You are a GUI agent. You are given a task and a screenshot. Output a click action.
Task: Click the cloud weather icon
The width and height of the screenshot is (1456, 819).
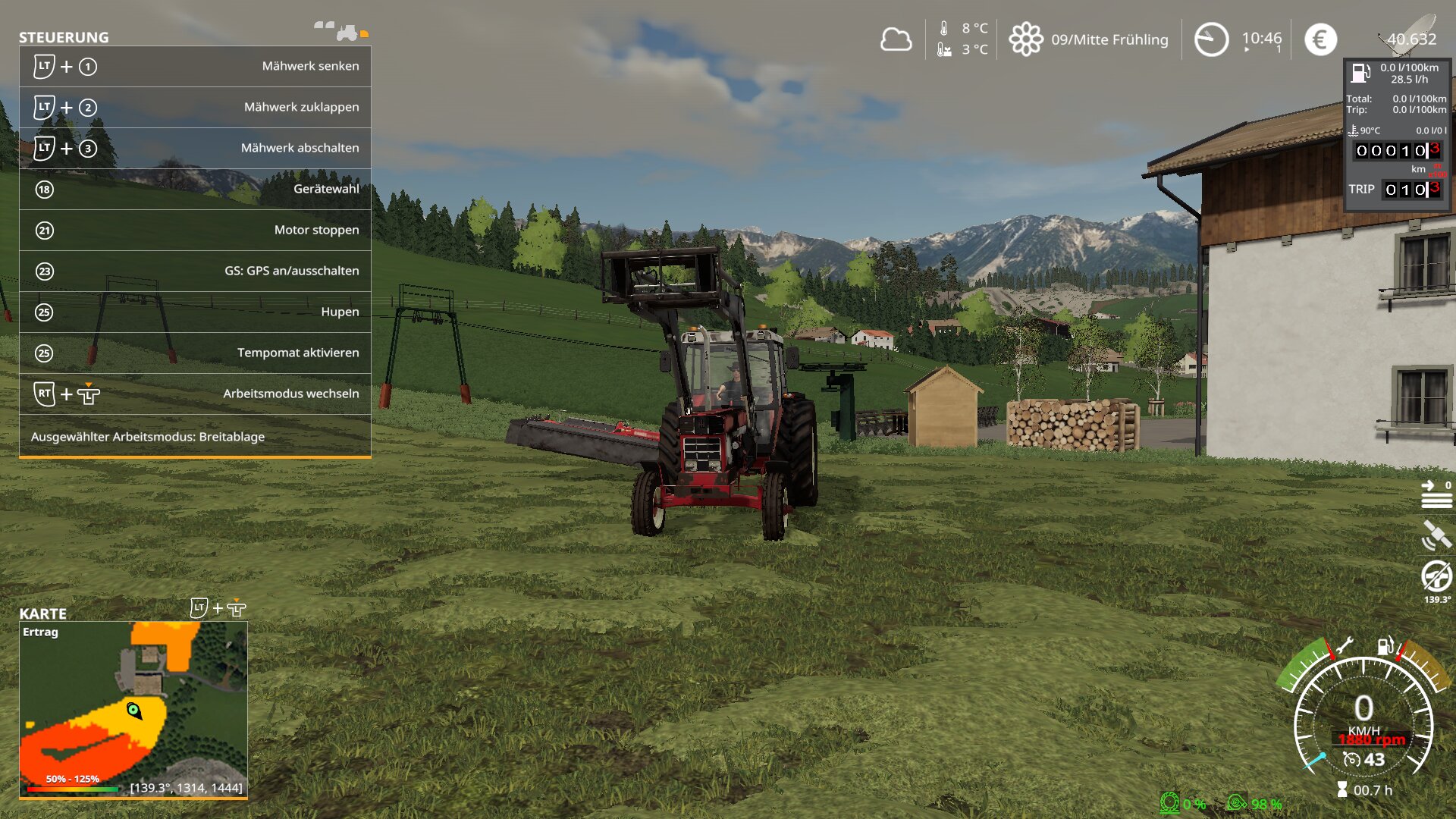click(896, 39)
